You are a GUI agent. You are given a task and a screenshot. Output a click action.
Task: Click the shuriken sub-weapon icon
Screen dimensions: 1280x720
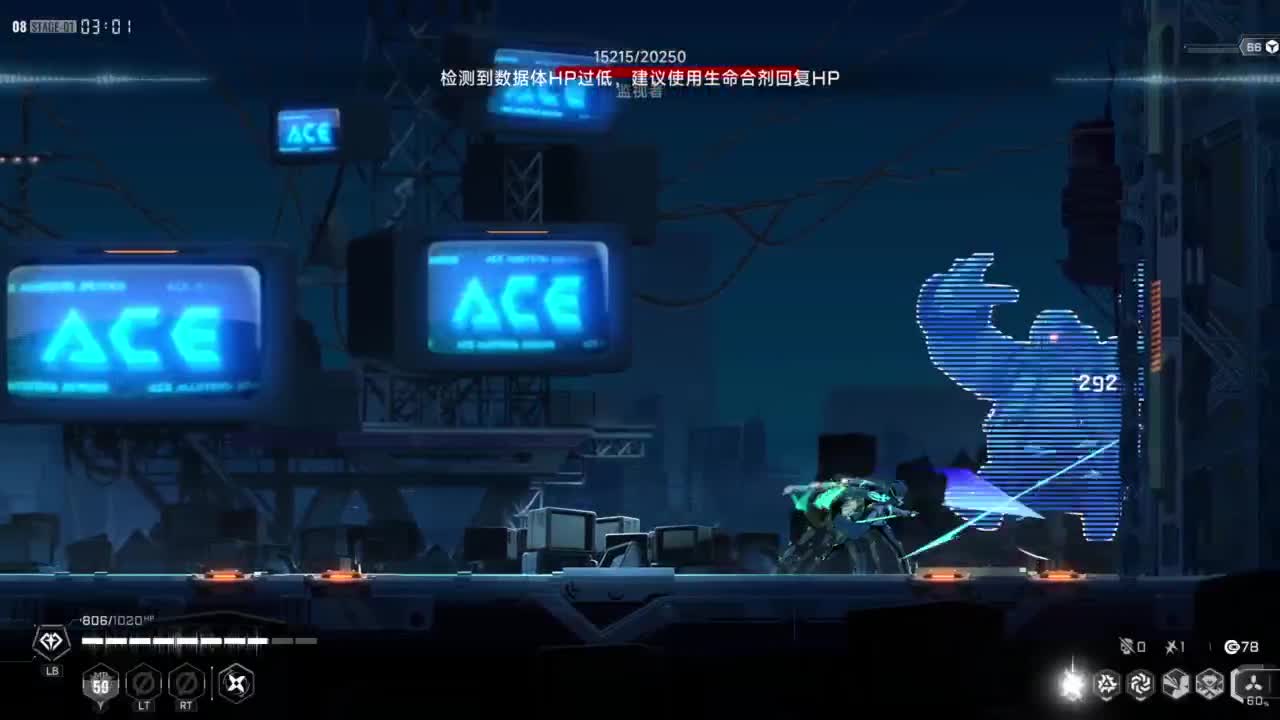tap(236, 684)
